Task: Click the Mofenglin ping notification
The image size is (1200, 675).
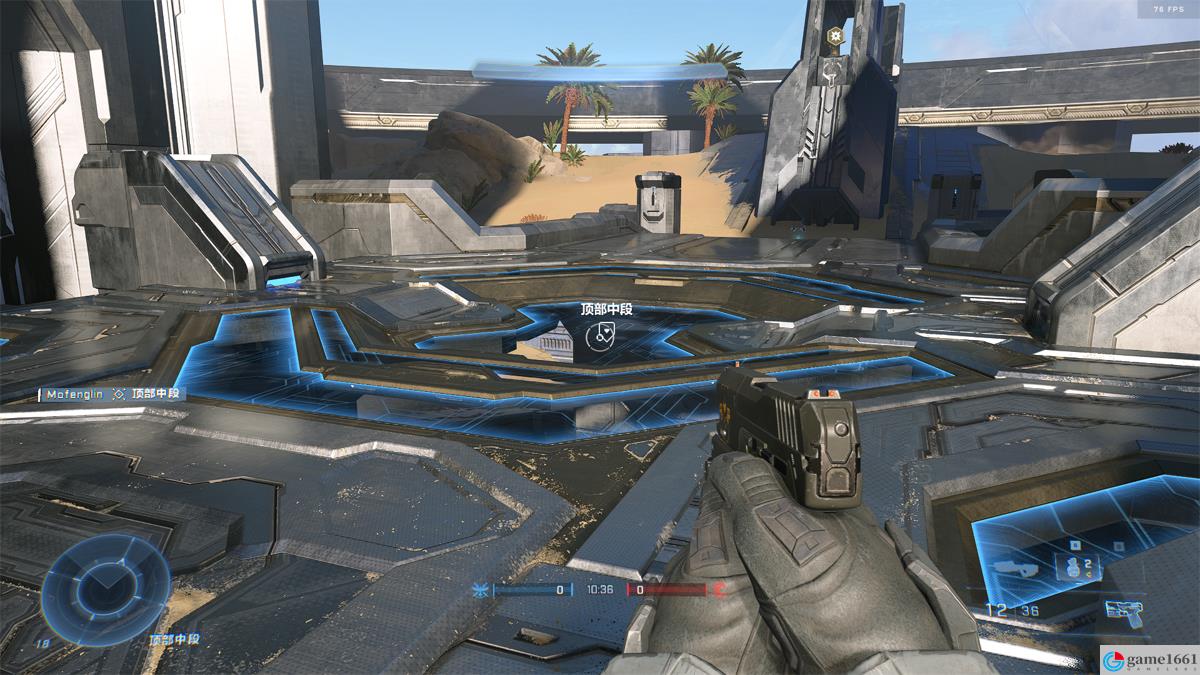Action: coord(111,394)
